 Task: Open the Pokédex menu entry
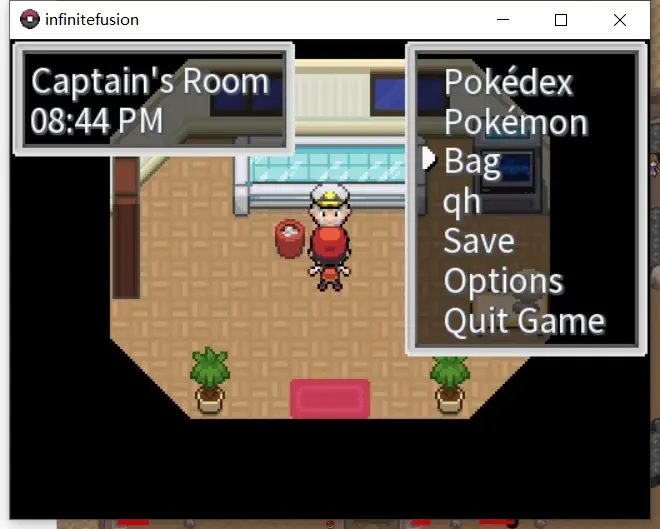click(x=508, y=82)
